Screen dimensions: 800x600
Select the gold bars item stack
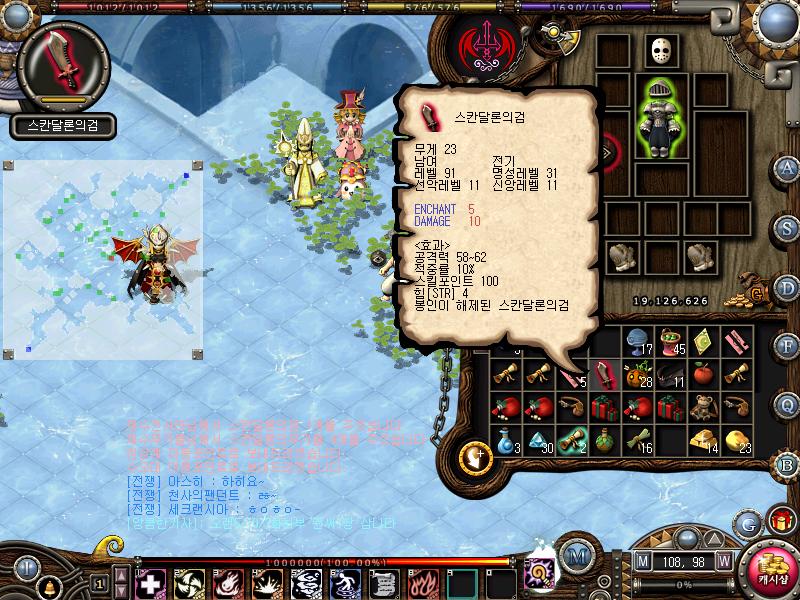pos(705,441)
